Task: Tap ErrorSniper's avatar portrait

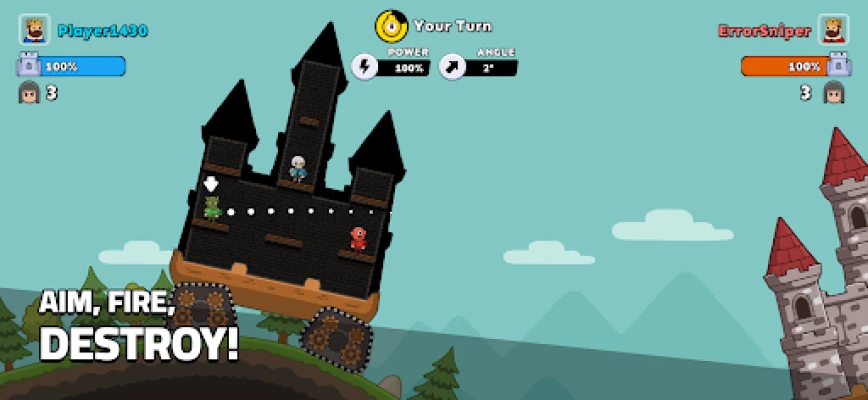Action: point(833,30)
